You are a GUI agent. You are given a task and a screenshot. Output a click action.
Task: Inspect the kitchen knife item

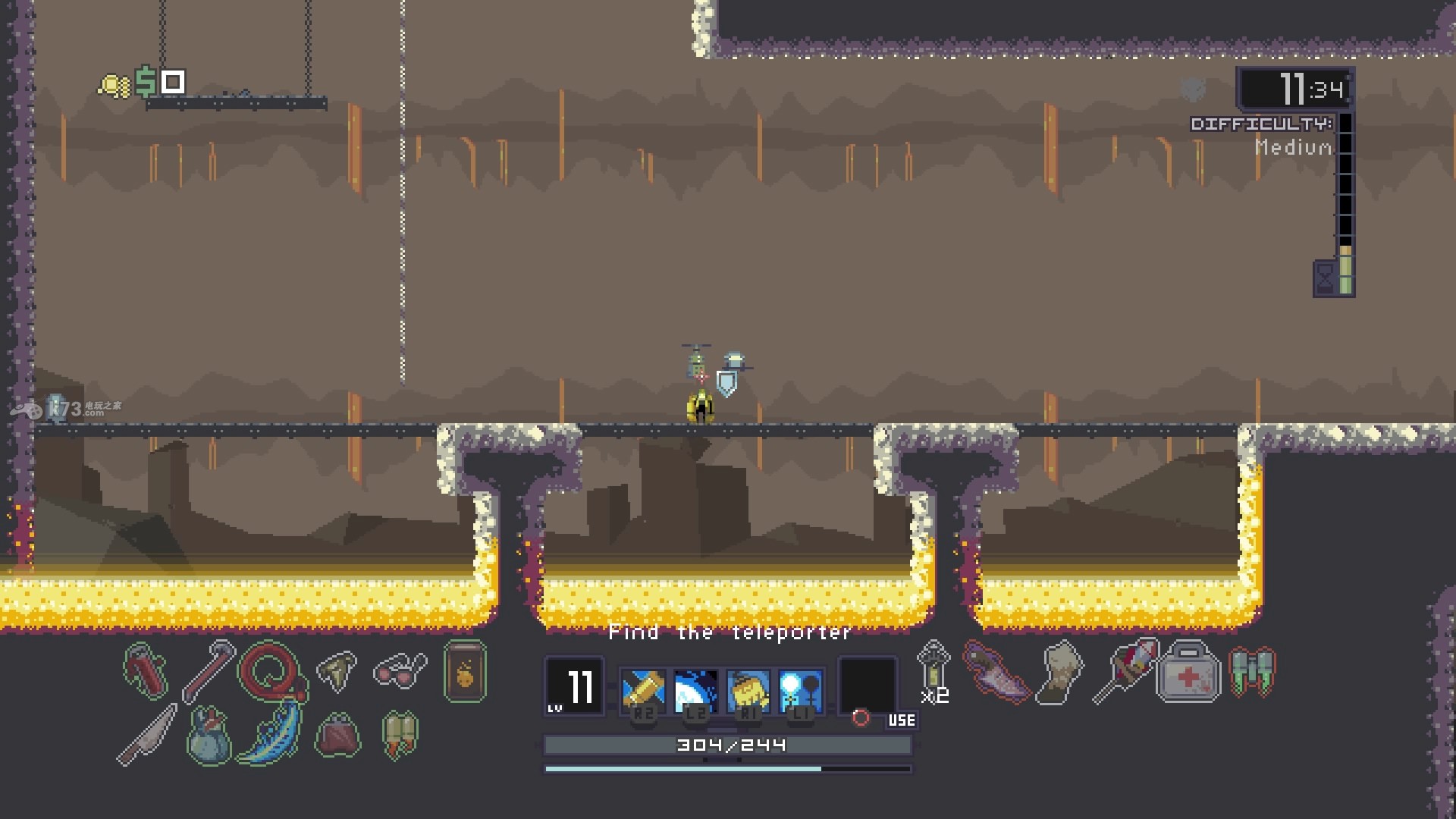click(x=147, y=734)
